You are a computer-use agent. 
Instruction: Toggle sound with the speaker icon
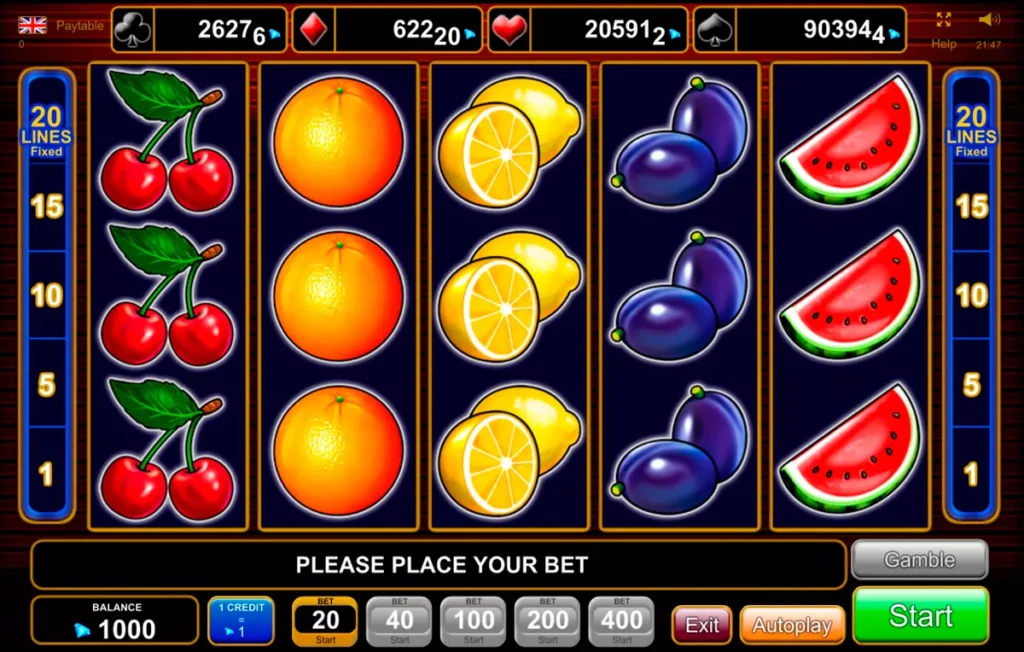click(x=989, y=19)
